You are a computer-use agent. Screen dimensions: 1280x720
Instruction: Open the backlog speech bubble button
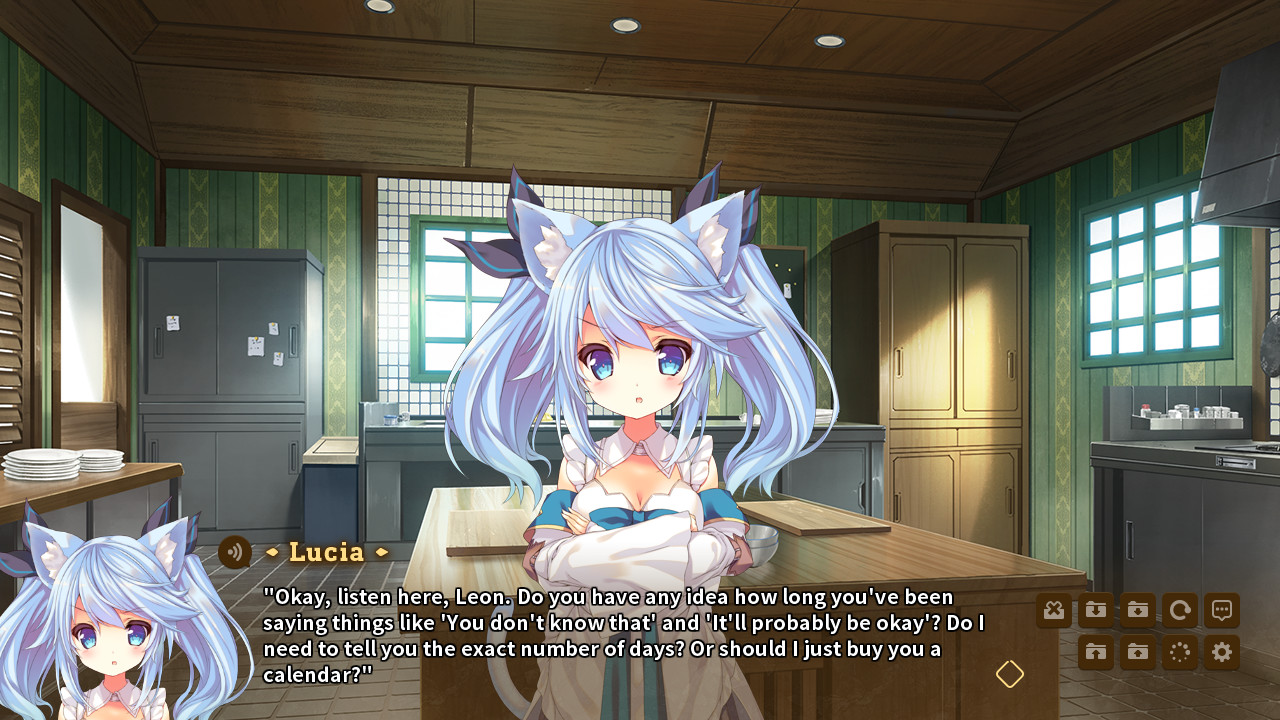1222,610
